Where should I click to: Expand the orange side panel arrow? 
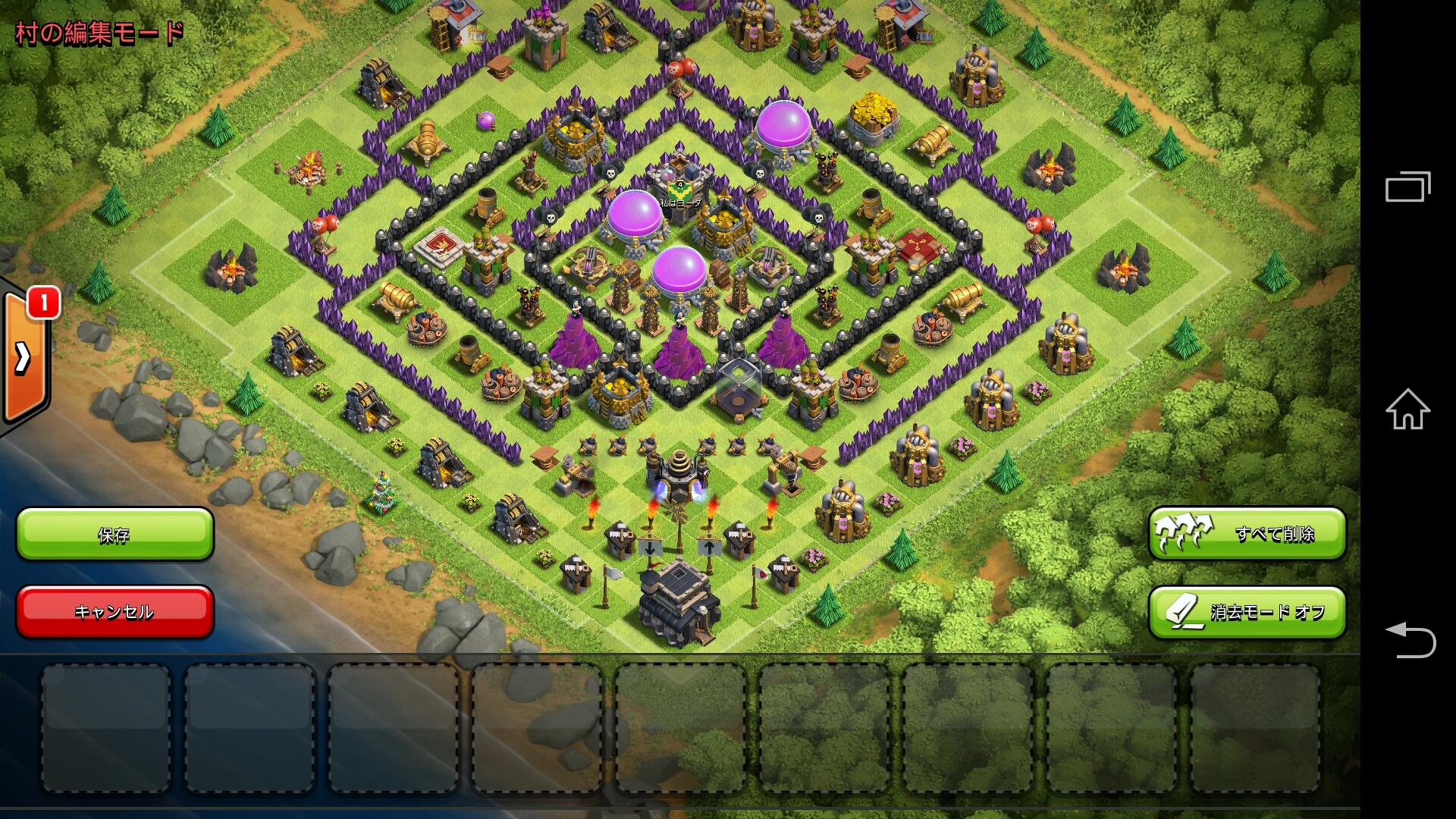click(24, 358)
